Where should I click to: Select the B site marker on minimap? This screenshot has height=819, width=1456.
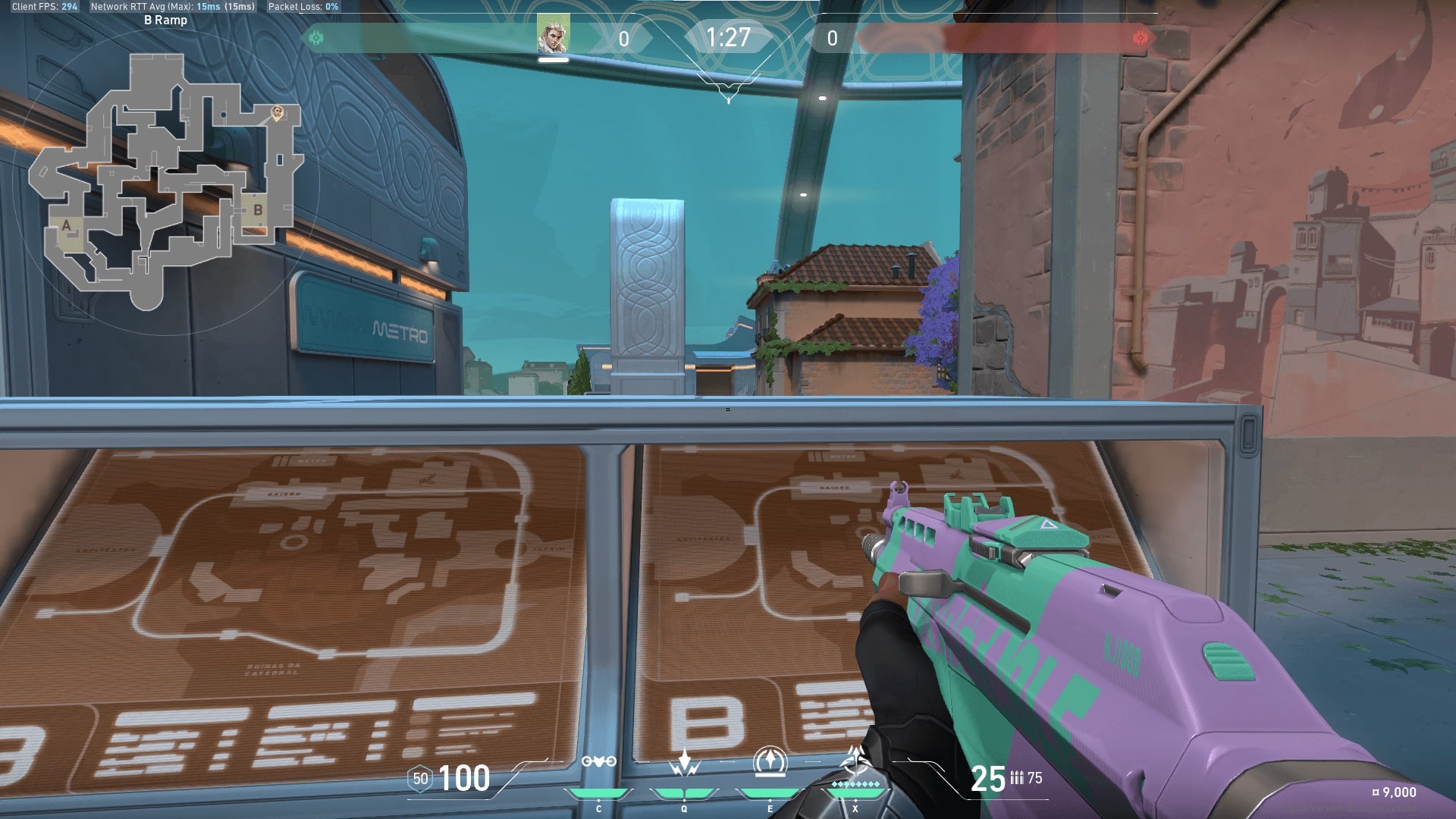coord(258,210)
